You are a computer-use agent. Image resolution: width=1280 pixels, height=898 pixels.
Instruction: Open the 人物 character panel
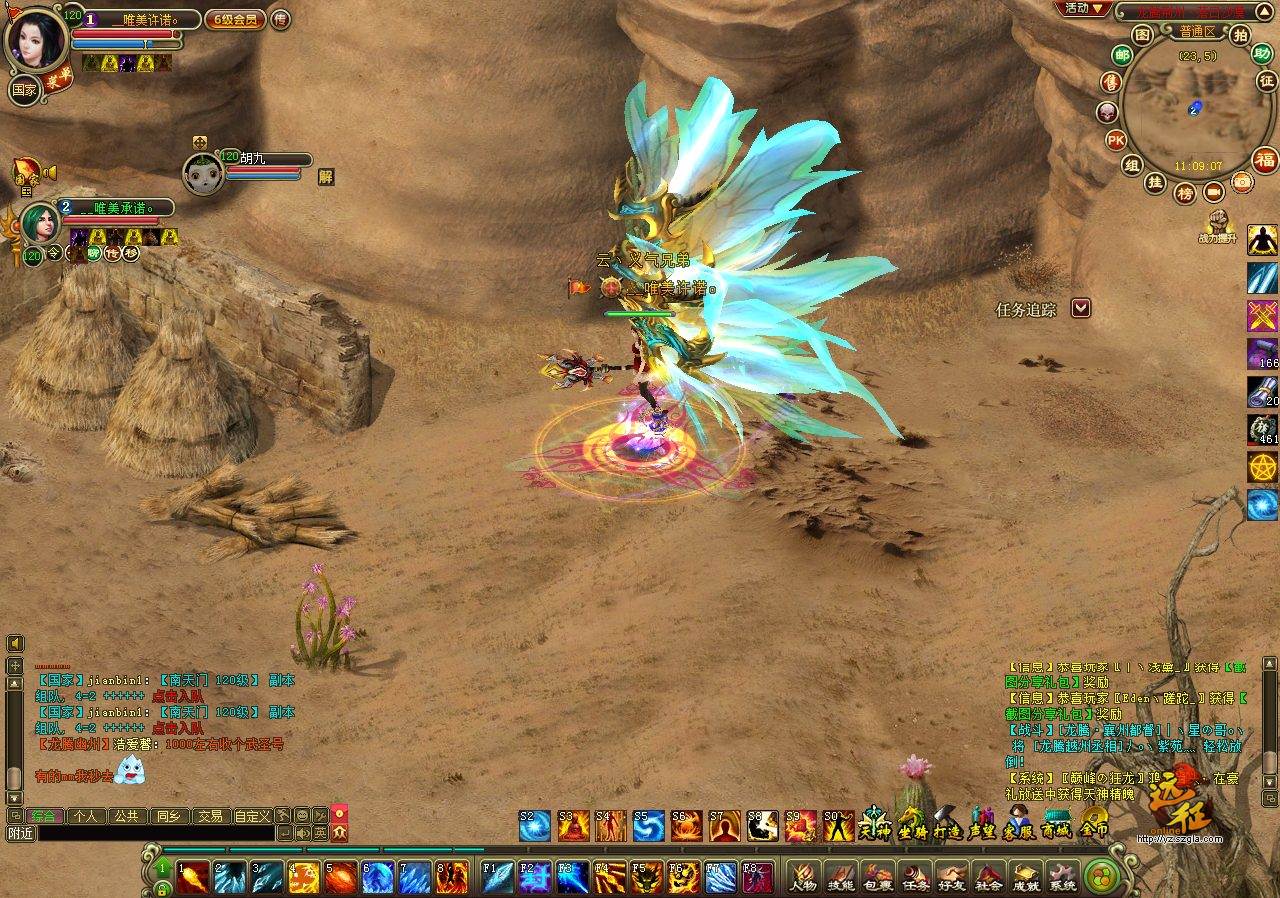point(803,876)
